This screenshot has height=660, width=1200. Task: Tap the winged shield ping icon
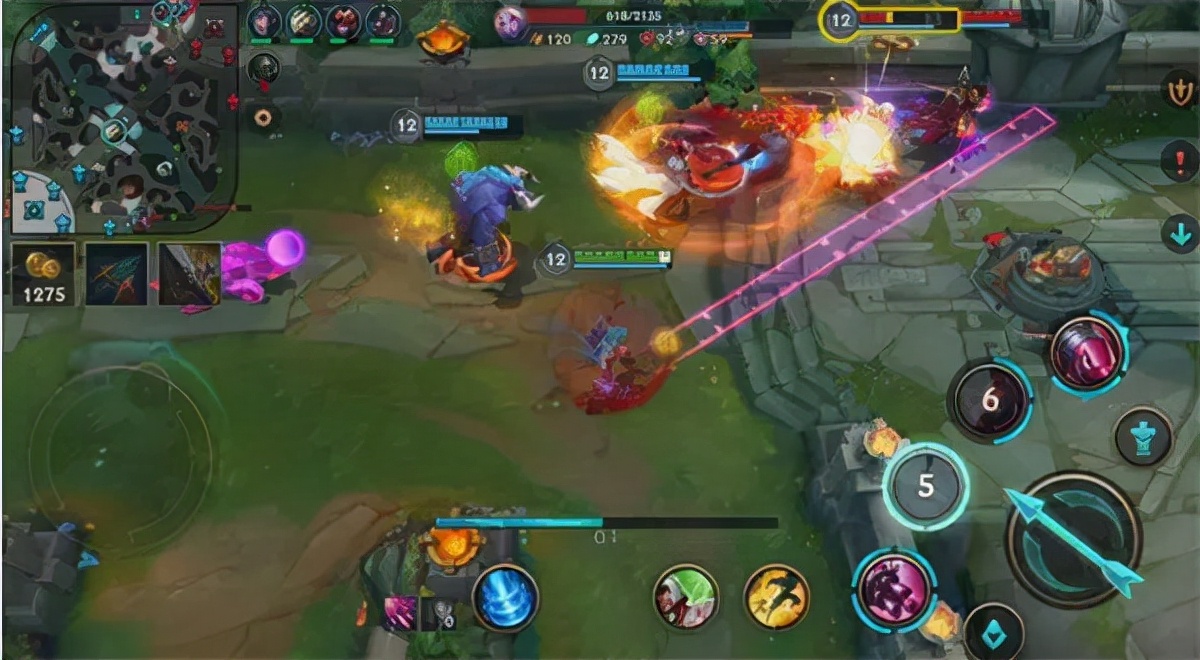[1180, 90]
